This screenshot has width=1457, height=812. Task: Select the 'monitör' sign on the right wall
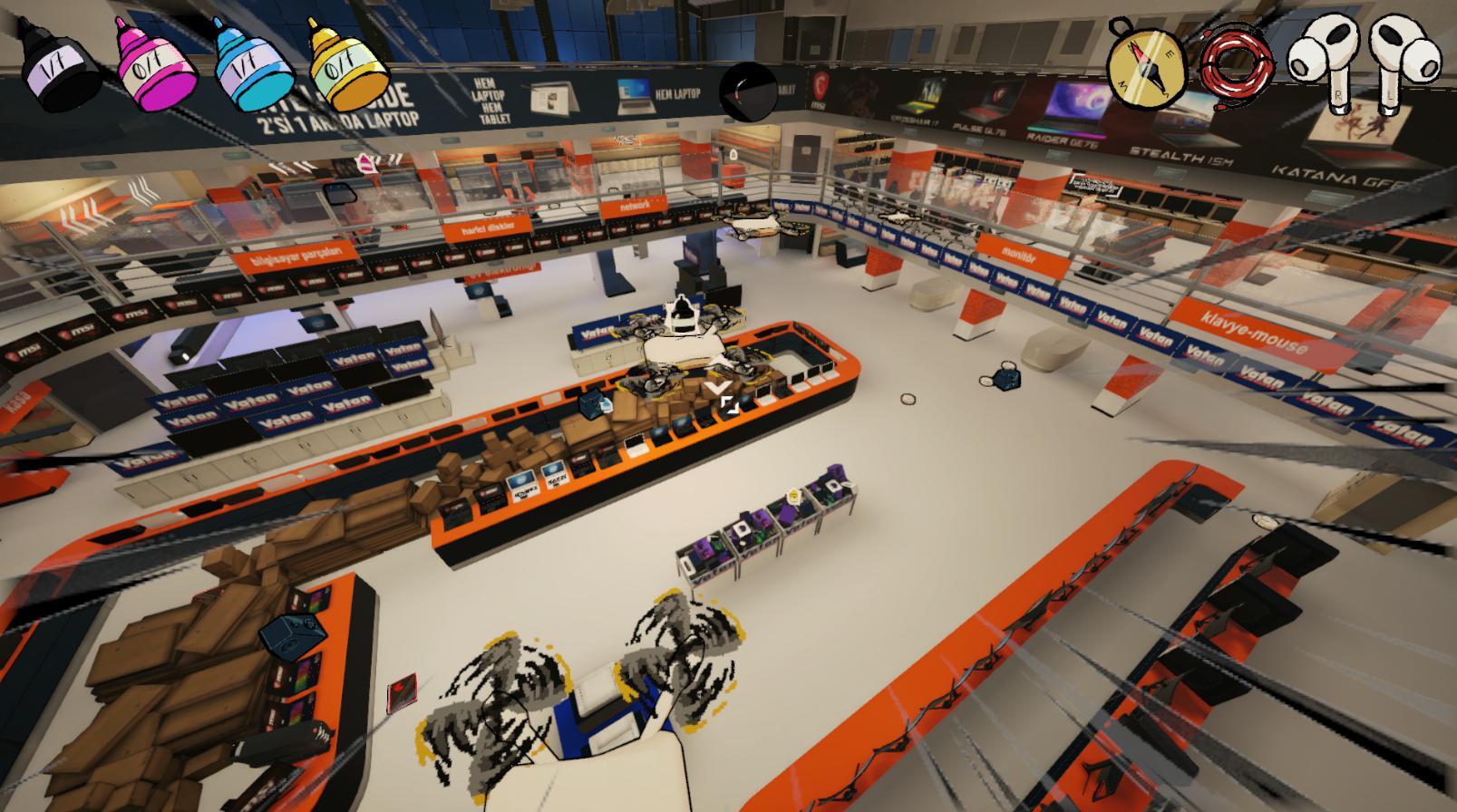[x=1017, y=252]
